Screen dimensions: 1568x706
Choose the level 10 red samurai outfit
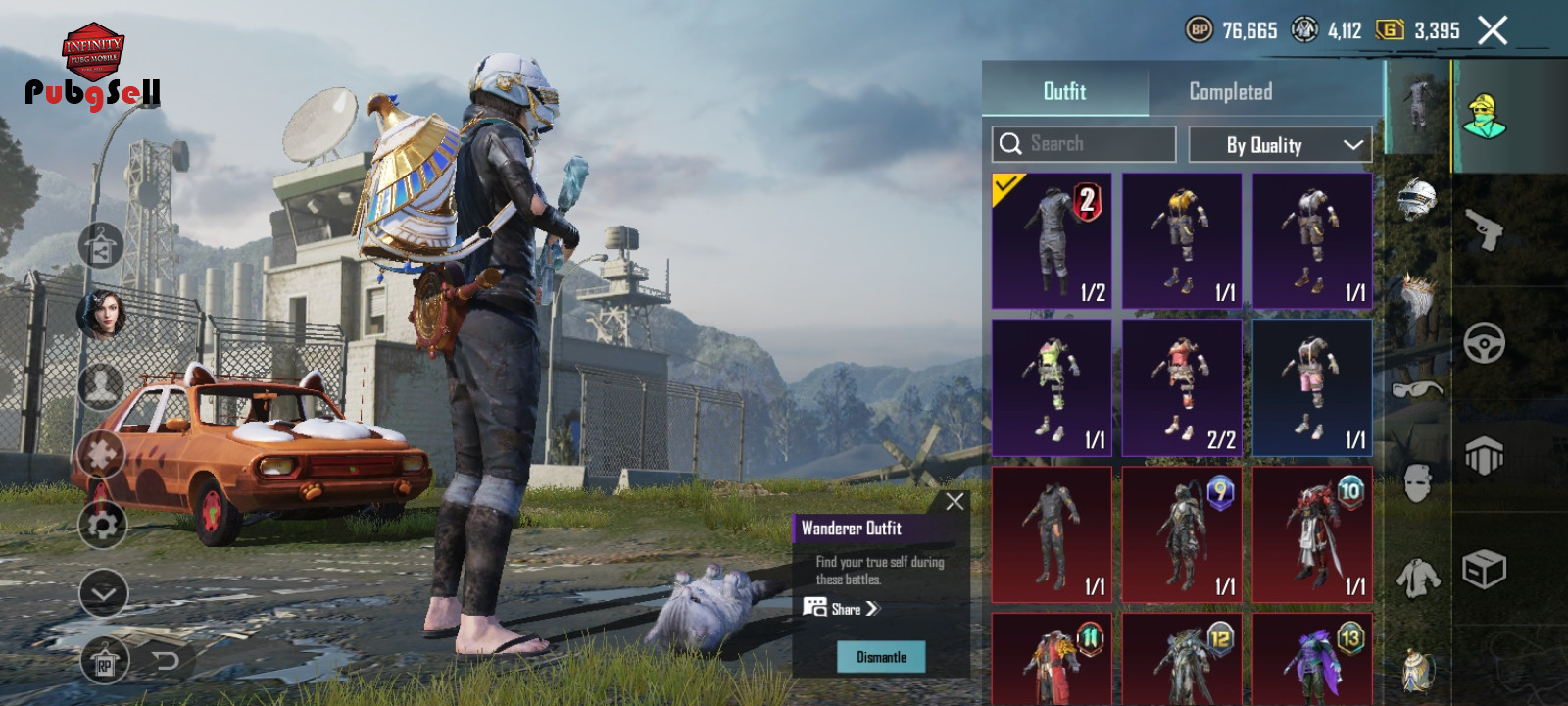click(x=1312, y=535)
